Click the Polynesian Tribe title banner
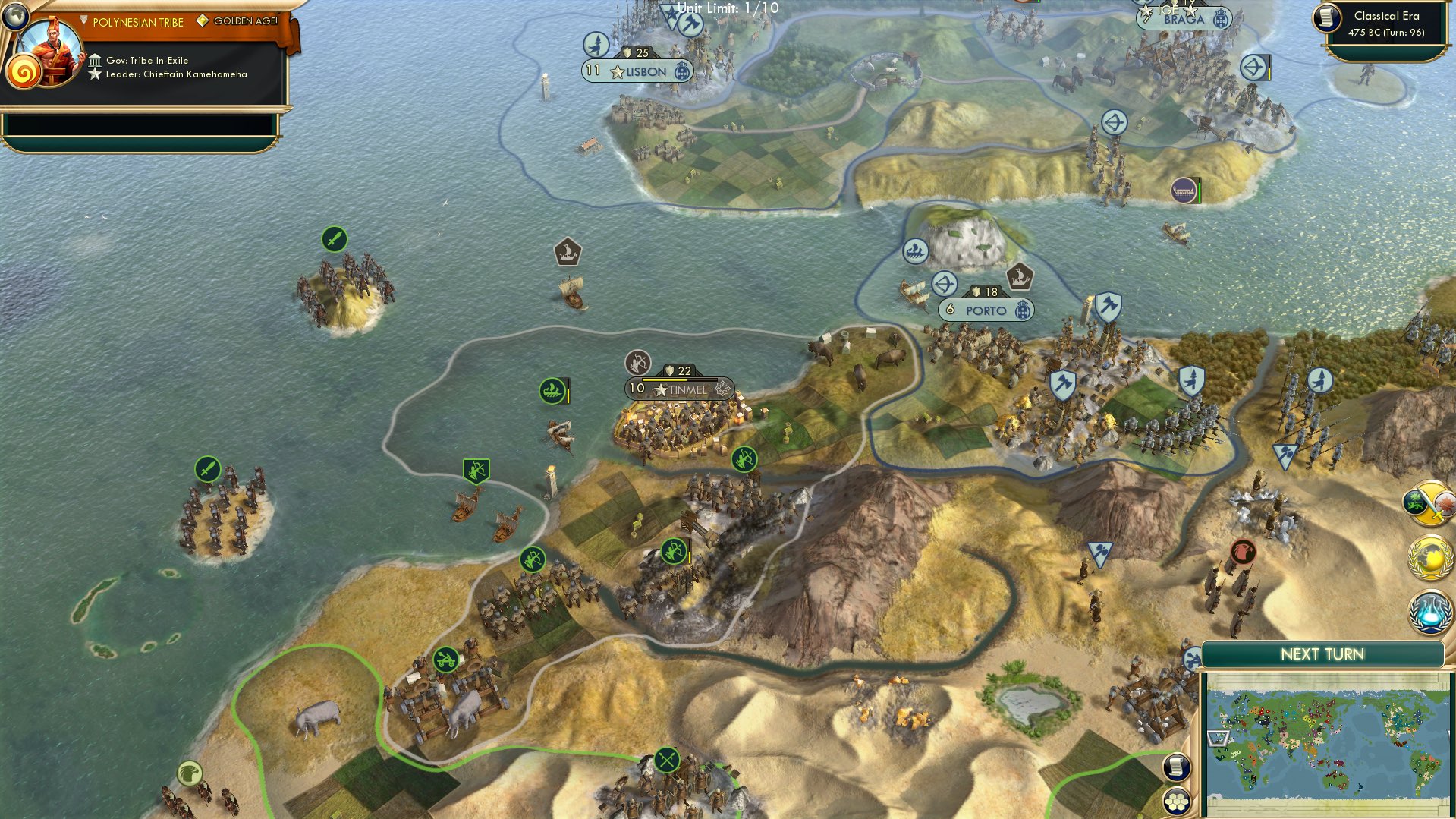The width and height of the screenshot is (1456, 819). (138, 22)
